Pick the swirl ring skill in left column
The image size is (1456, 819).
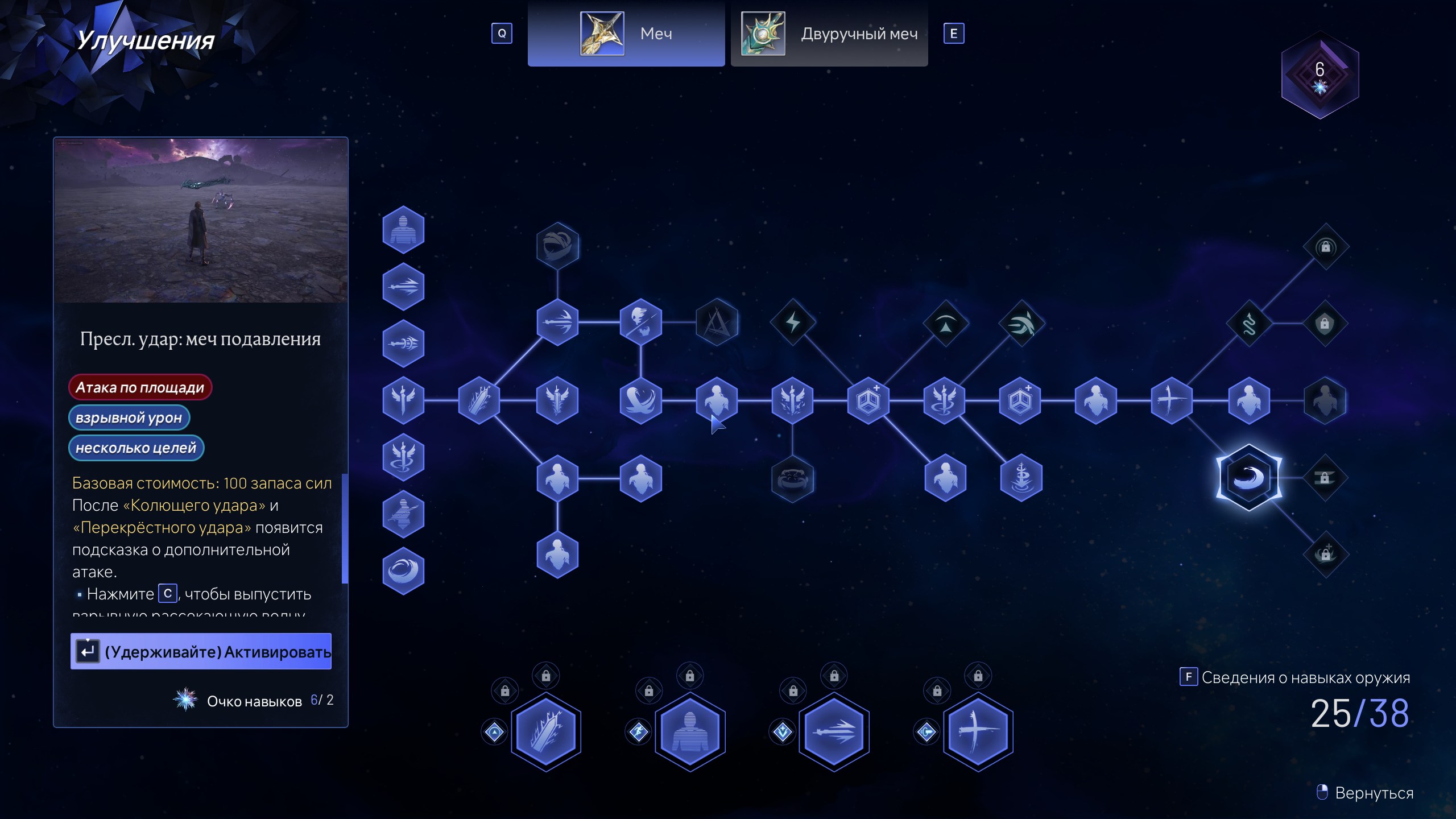pyautogui.click(x=403, y=570)
